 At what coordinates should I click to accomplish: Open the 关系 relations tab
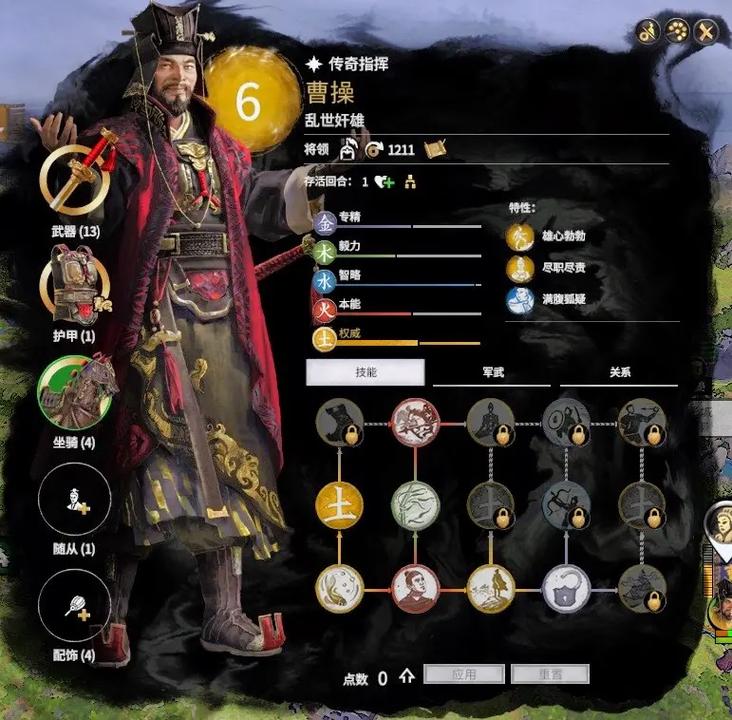619,372
